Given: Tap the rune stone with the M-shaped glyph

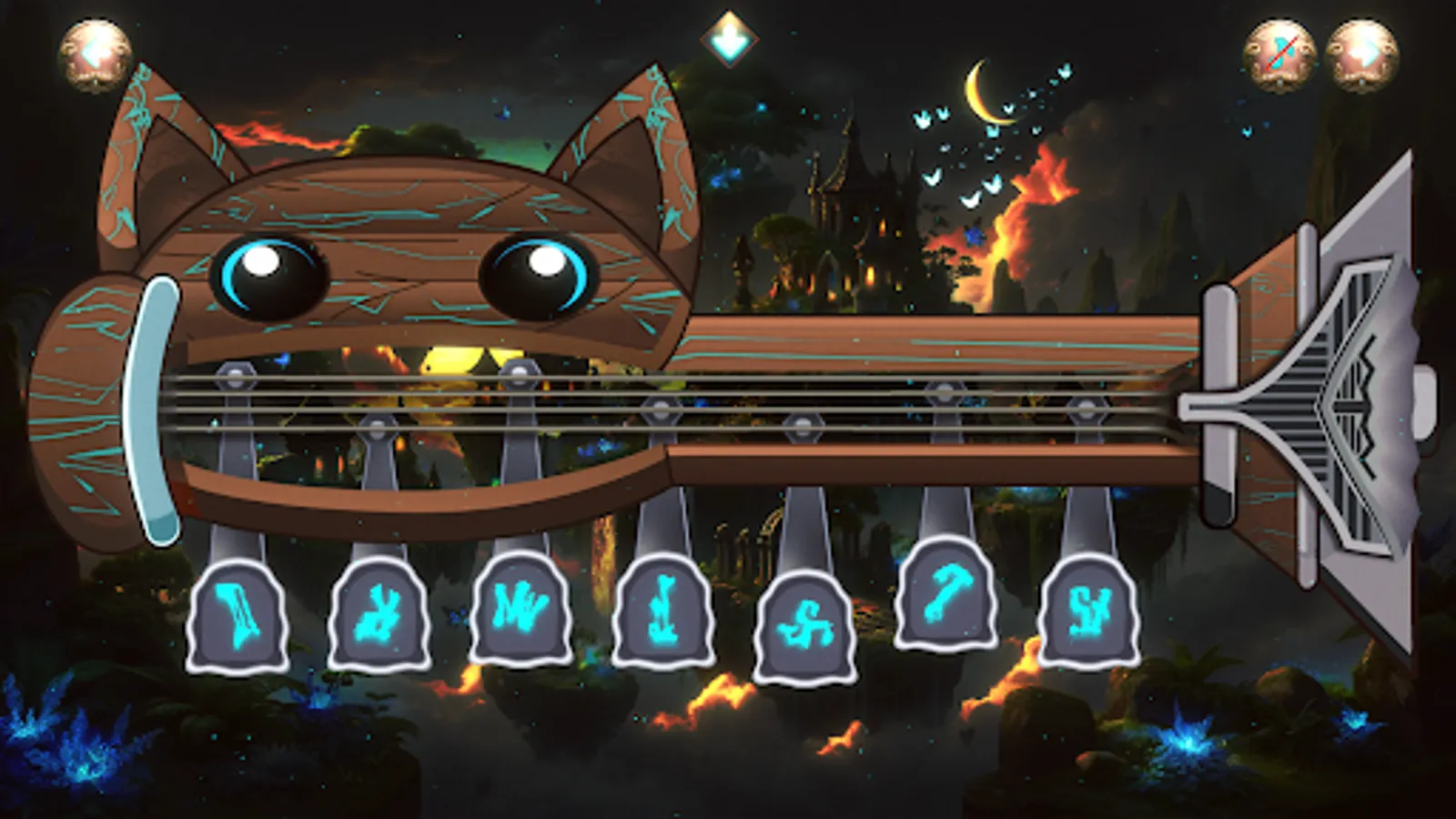Looking at the screenshot, I should click(521, 610).
